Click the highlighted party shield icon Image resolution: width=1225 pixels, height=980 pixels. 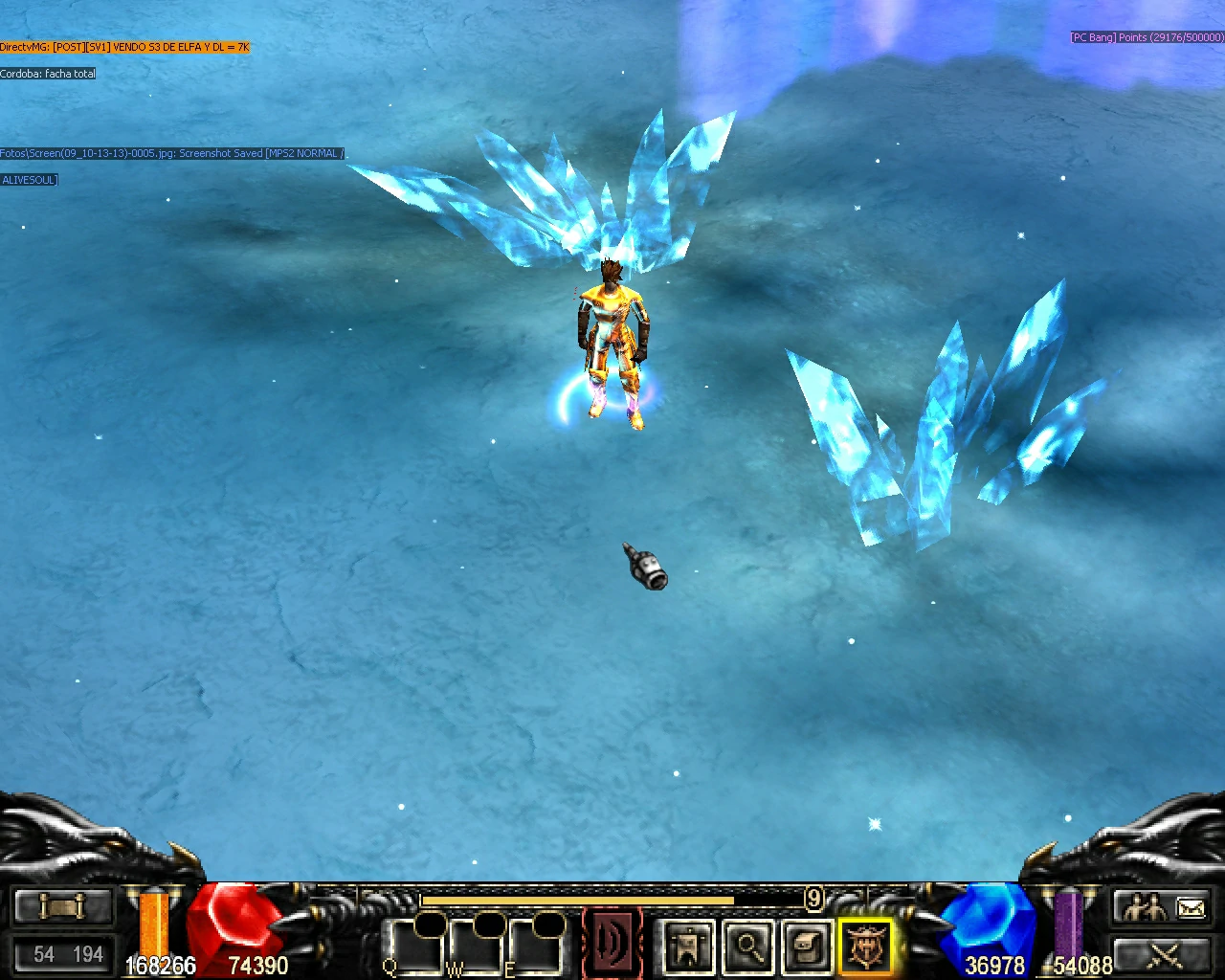pyautogui.click(x=864, y=948)
